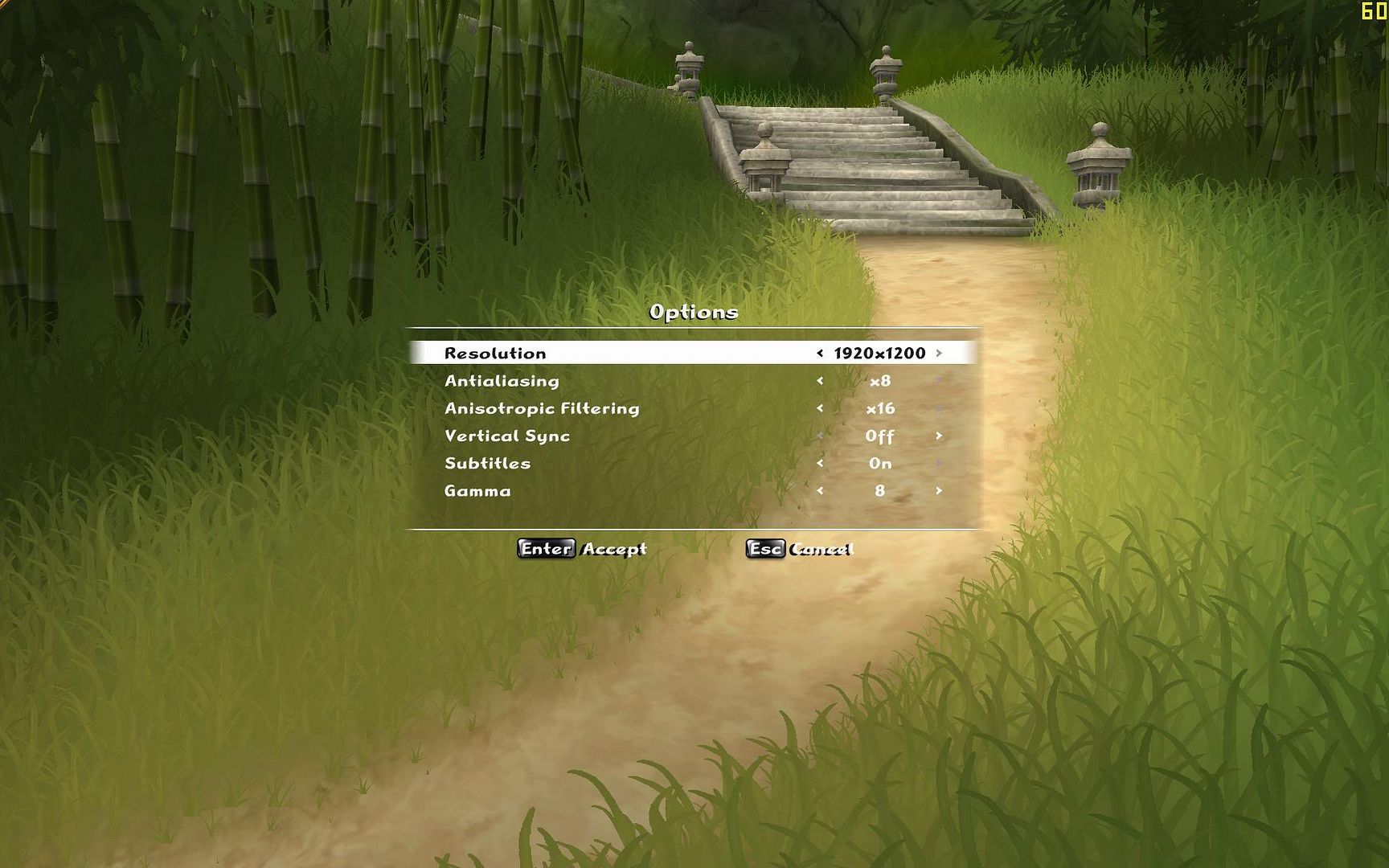
Task: Decrease the resolution with the left arrow
Action: point(820,353)
